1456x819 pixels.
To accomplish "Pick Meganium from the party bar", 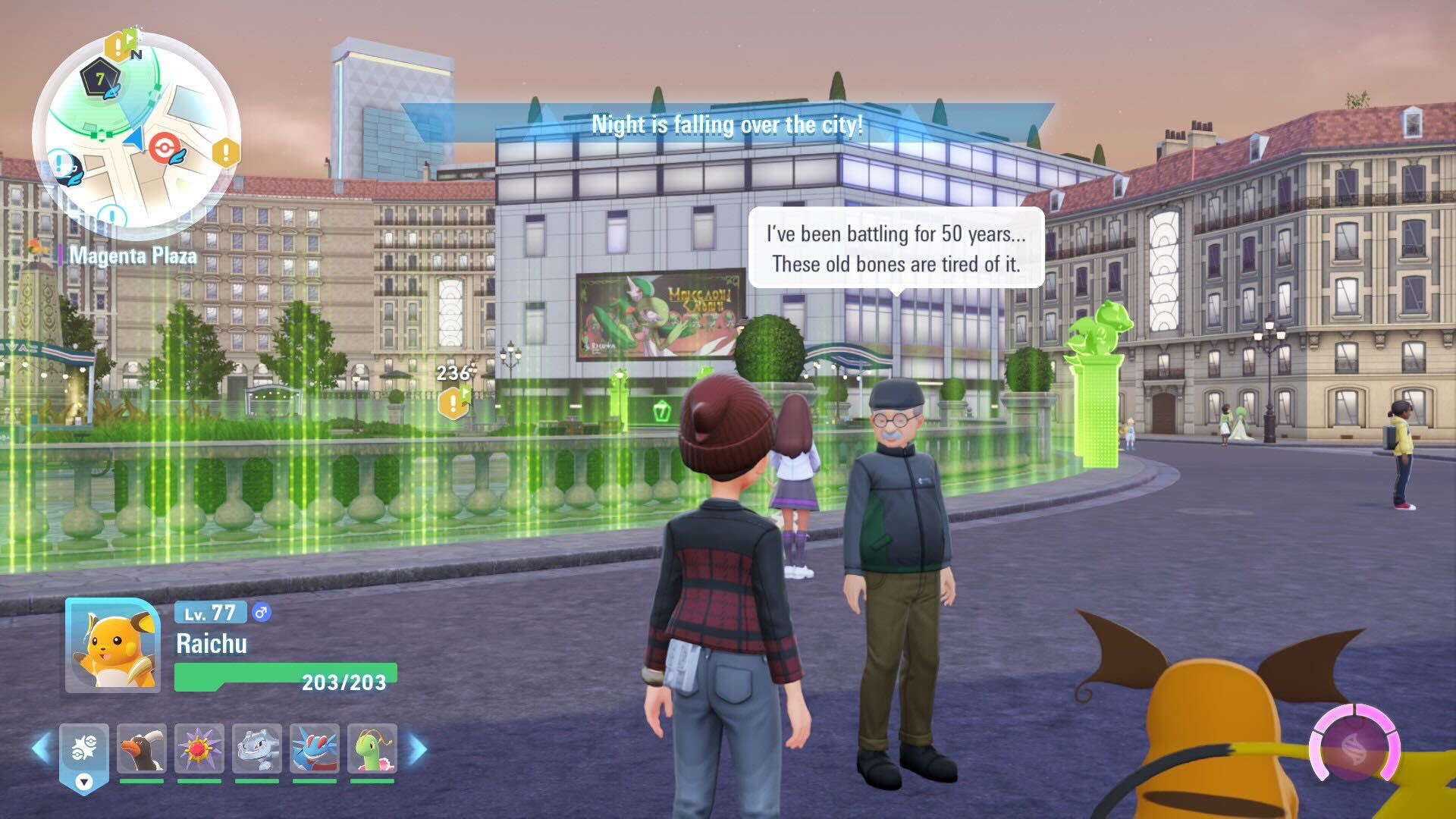I will point(372,748).
